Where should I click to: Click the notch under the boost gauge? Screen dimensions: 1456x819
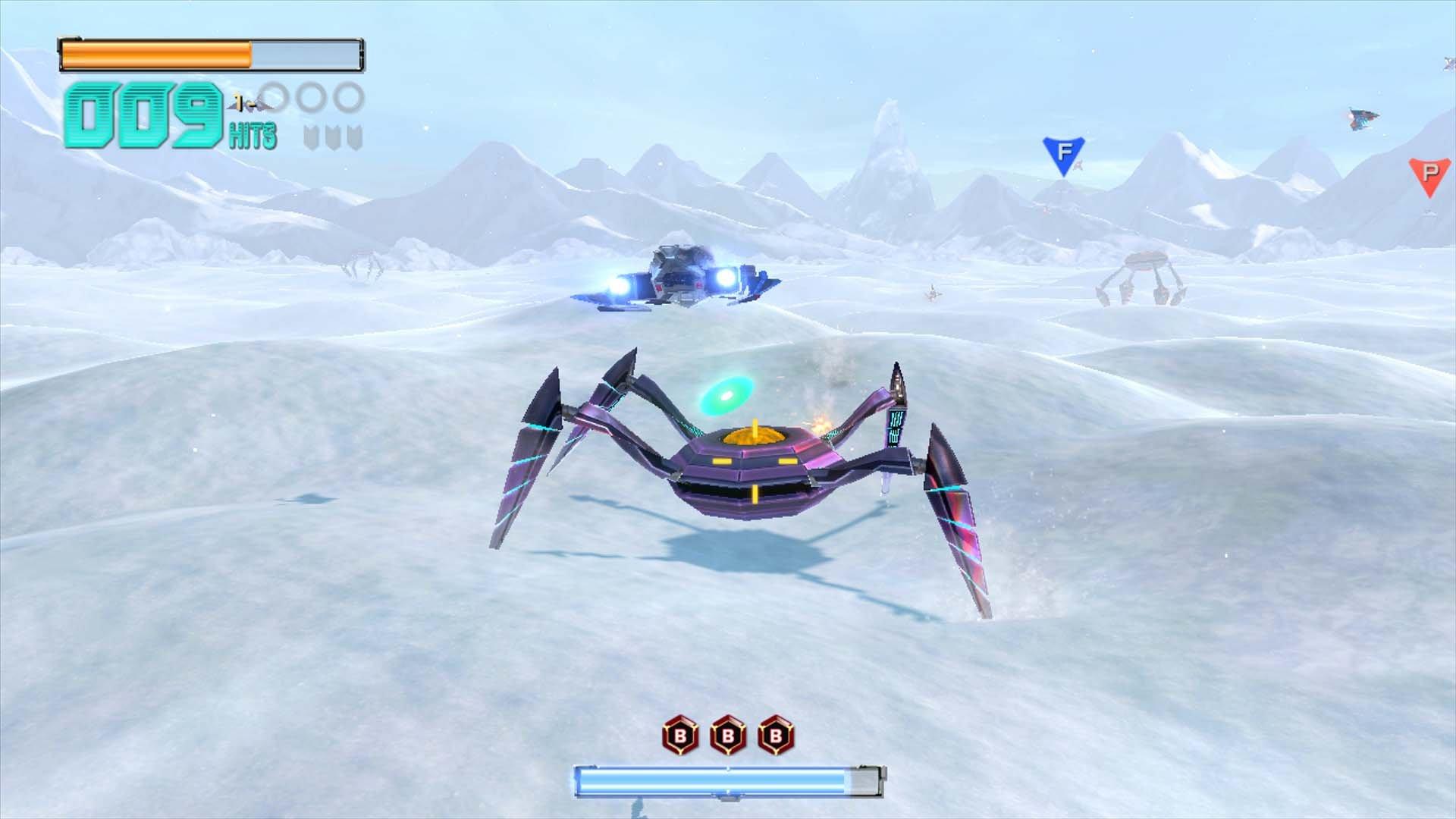point(726,799)
